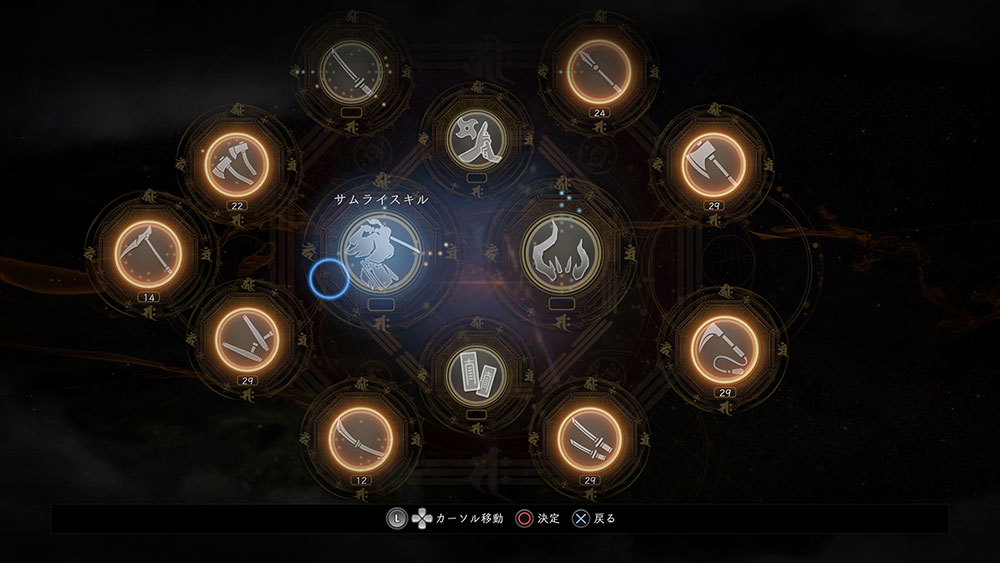
Task: Open the switchglaive scythe skill tree
Action: click(147, 252)
